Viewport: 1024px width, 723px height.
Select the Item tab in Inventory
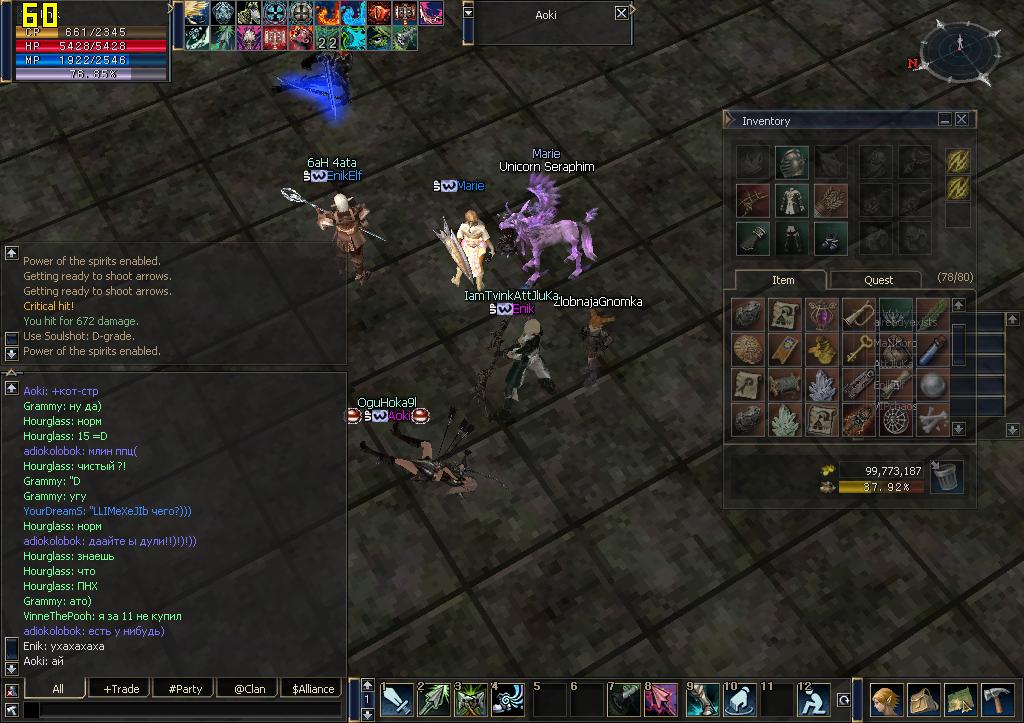tap(783, 280)
